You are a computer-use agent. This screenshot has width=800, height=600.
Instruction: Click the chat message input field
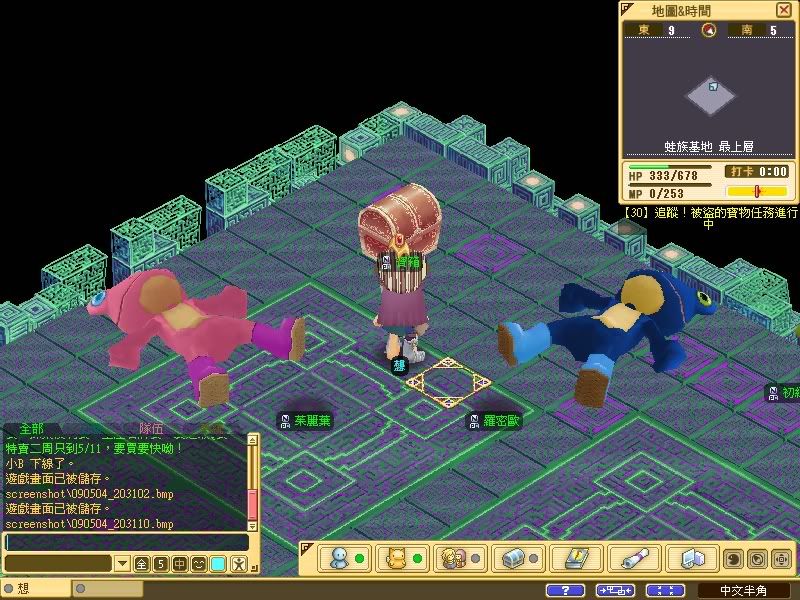[125, 543]
